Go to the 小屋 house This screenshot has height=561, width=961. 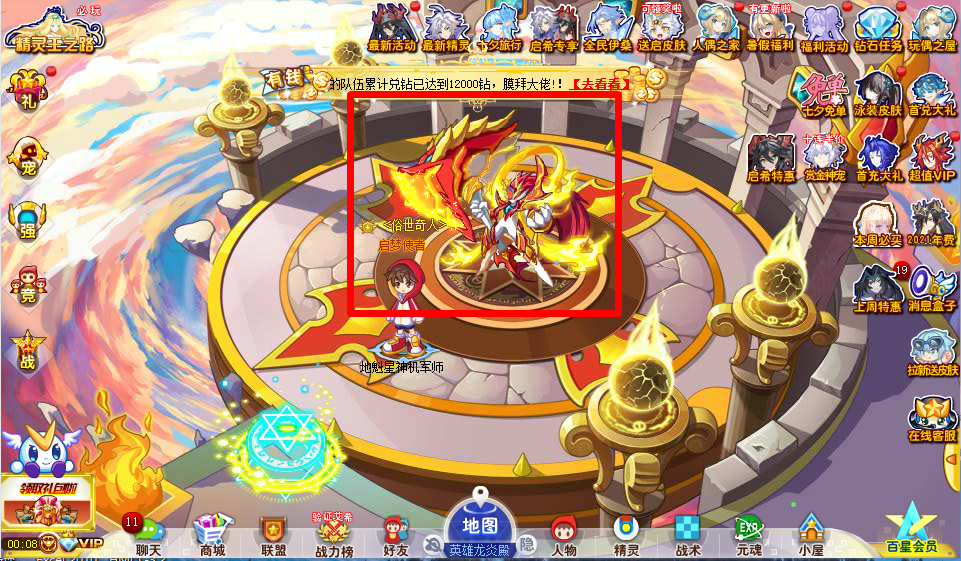[x=810, y=535]
